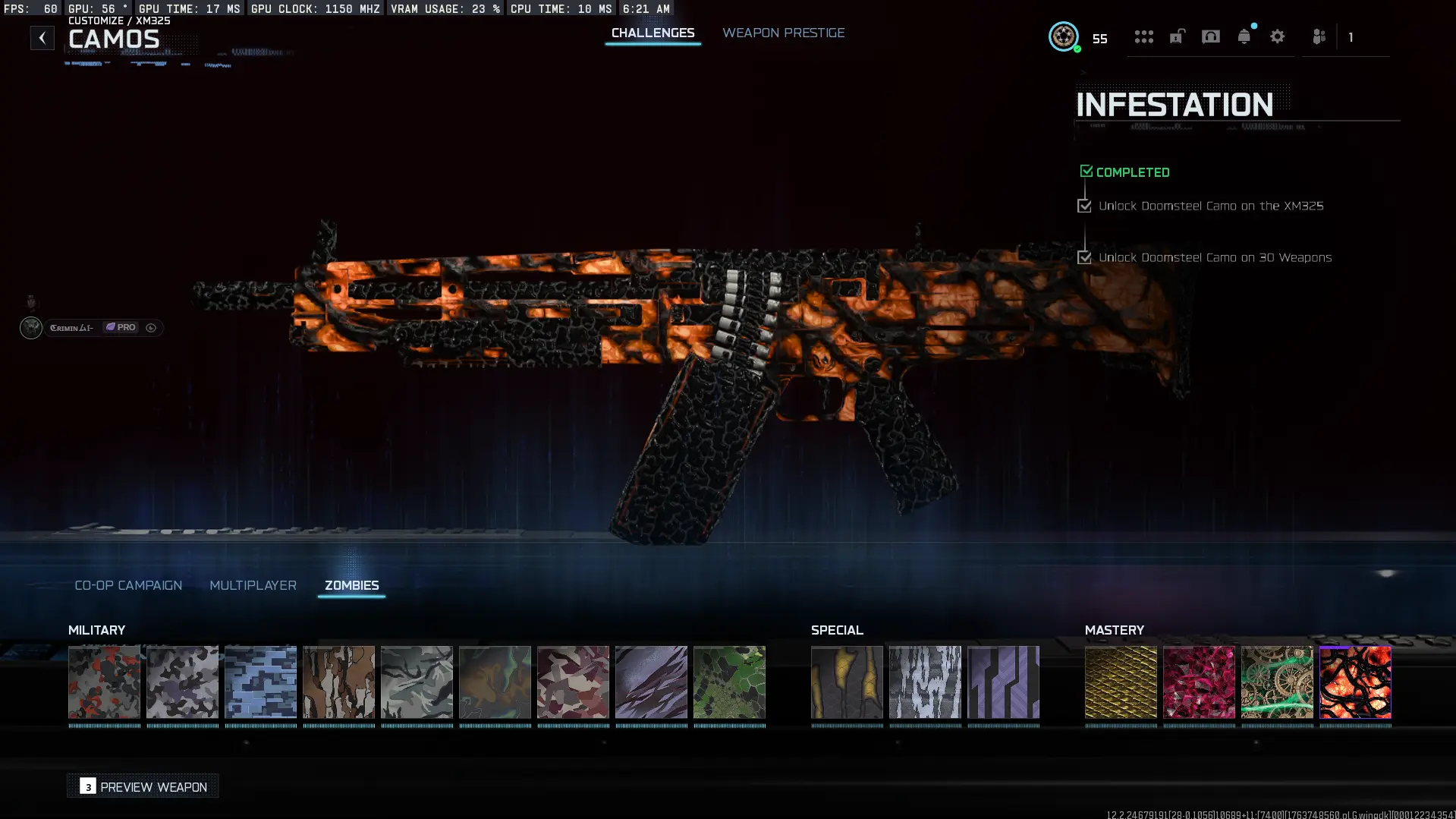
Task: Switch to the Weapon Prestige tab
Action: point(784,33)
